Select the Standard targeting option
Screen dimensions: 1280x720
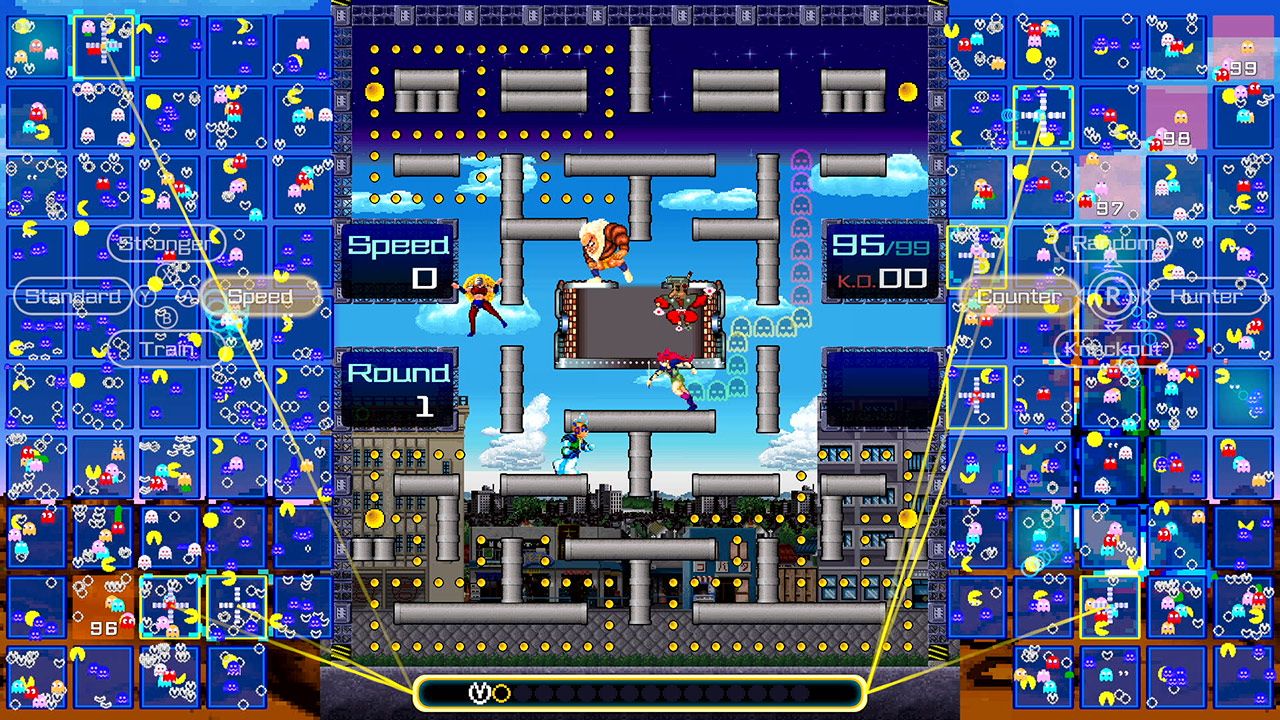point(71,296)
